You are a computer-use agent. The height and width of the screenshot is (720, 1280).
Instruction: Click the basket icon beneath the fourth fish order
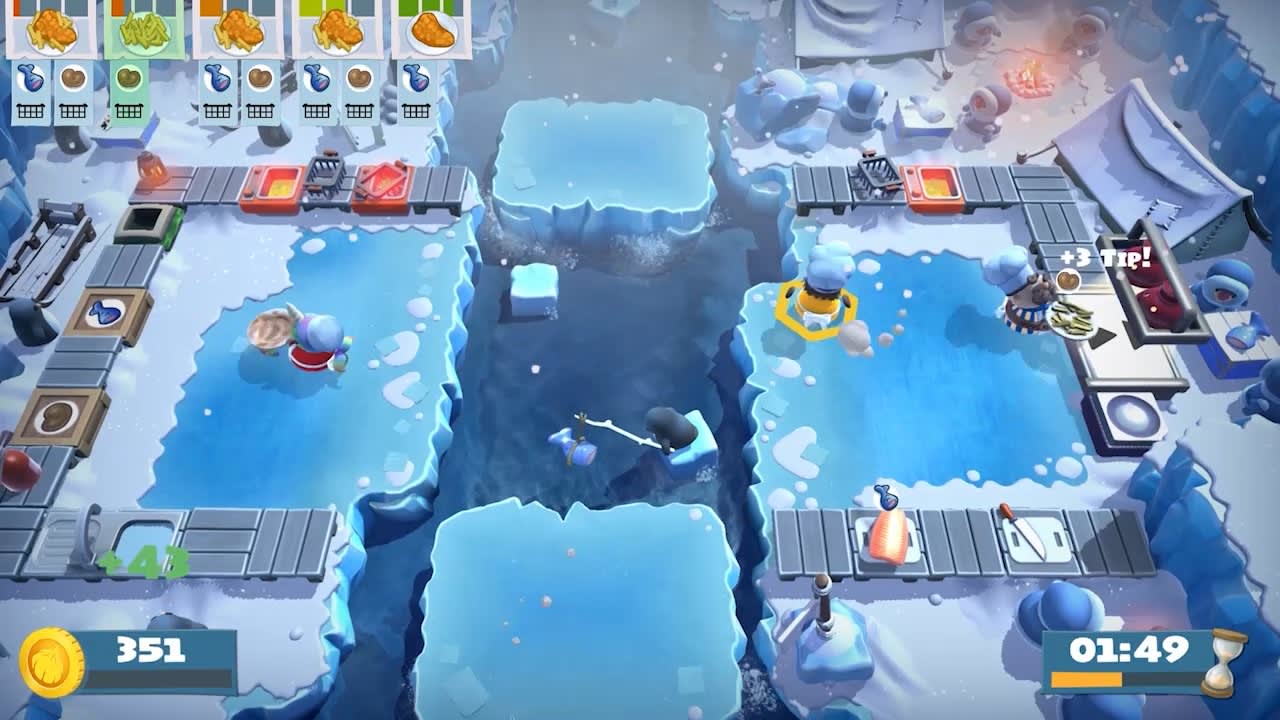tap(317, 110)
